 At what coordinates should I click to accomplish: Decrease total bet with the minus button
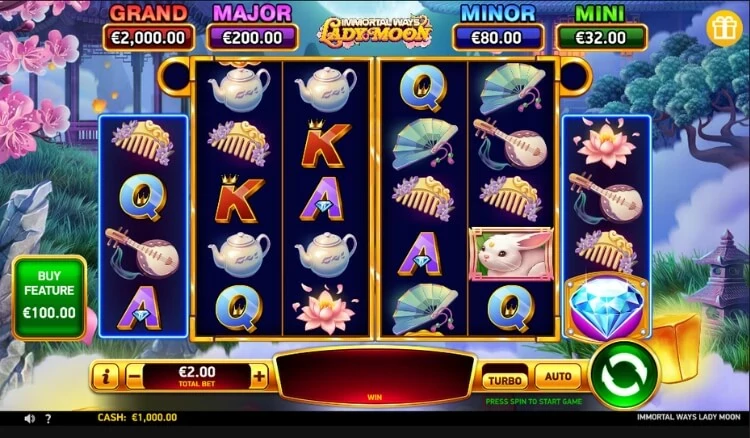click(134, 376)
